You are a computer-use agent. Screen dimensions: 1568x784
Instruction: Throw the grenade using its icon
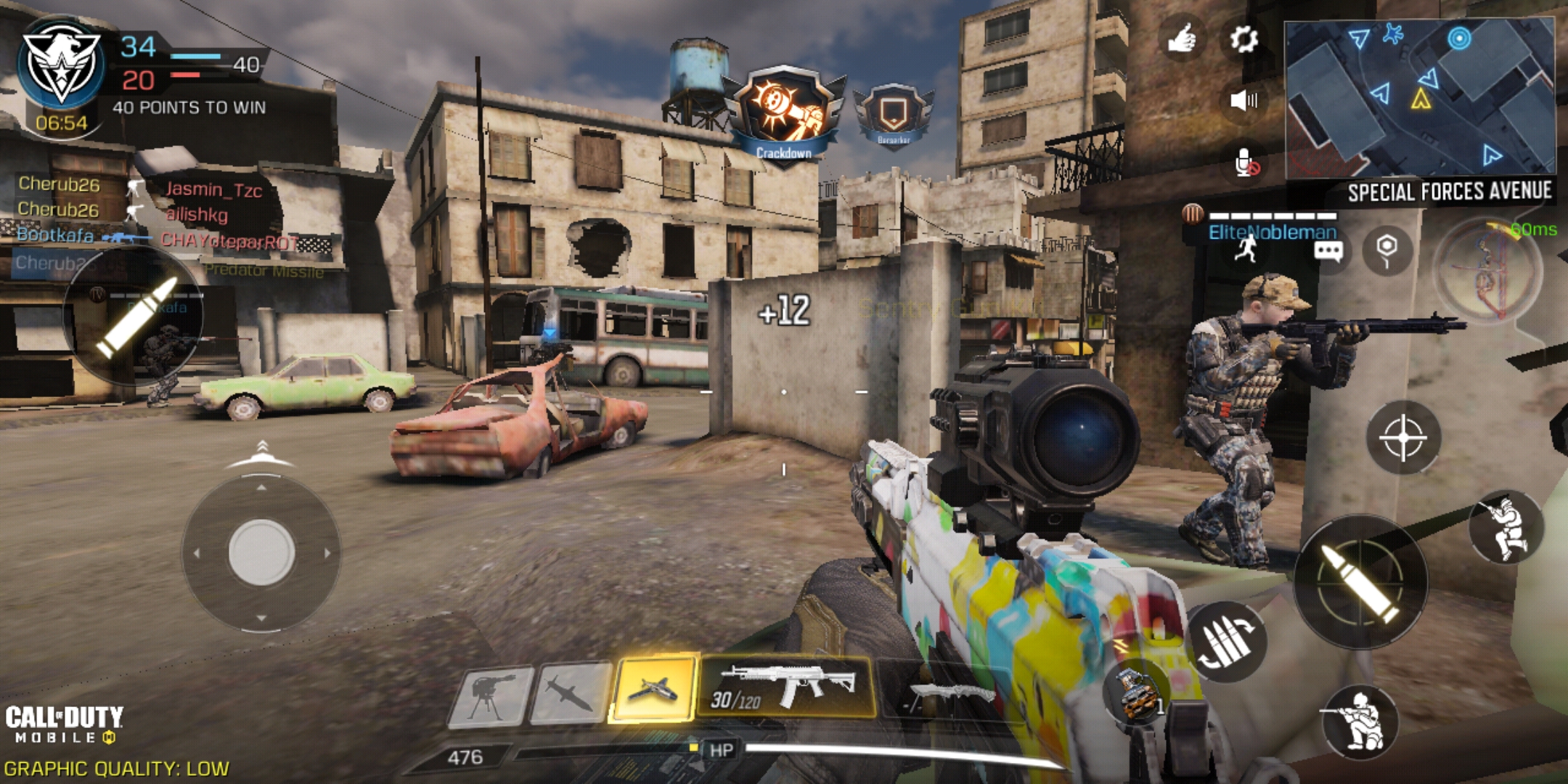1136,693
